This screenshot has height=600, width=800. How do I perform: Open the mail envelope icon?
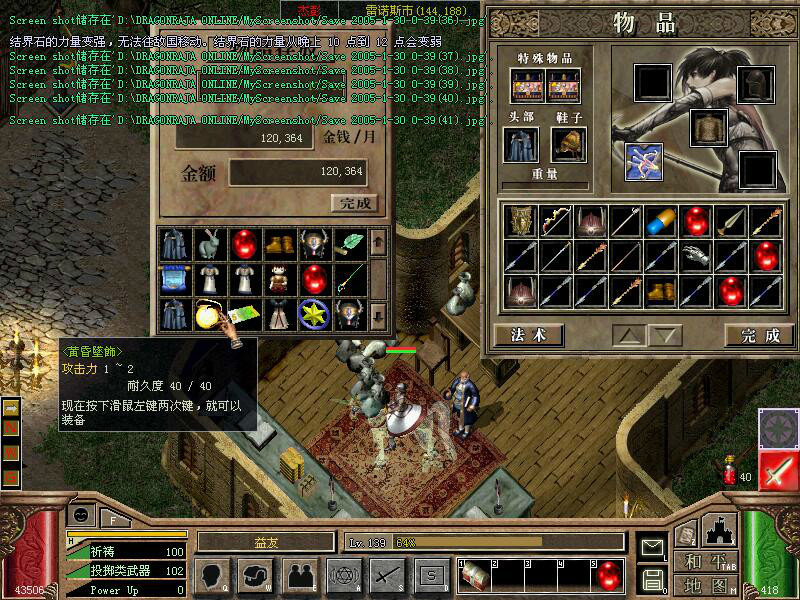coord(652,547)
